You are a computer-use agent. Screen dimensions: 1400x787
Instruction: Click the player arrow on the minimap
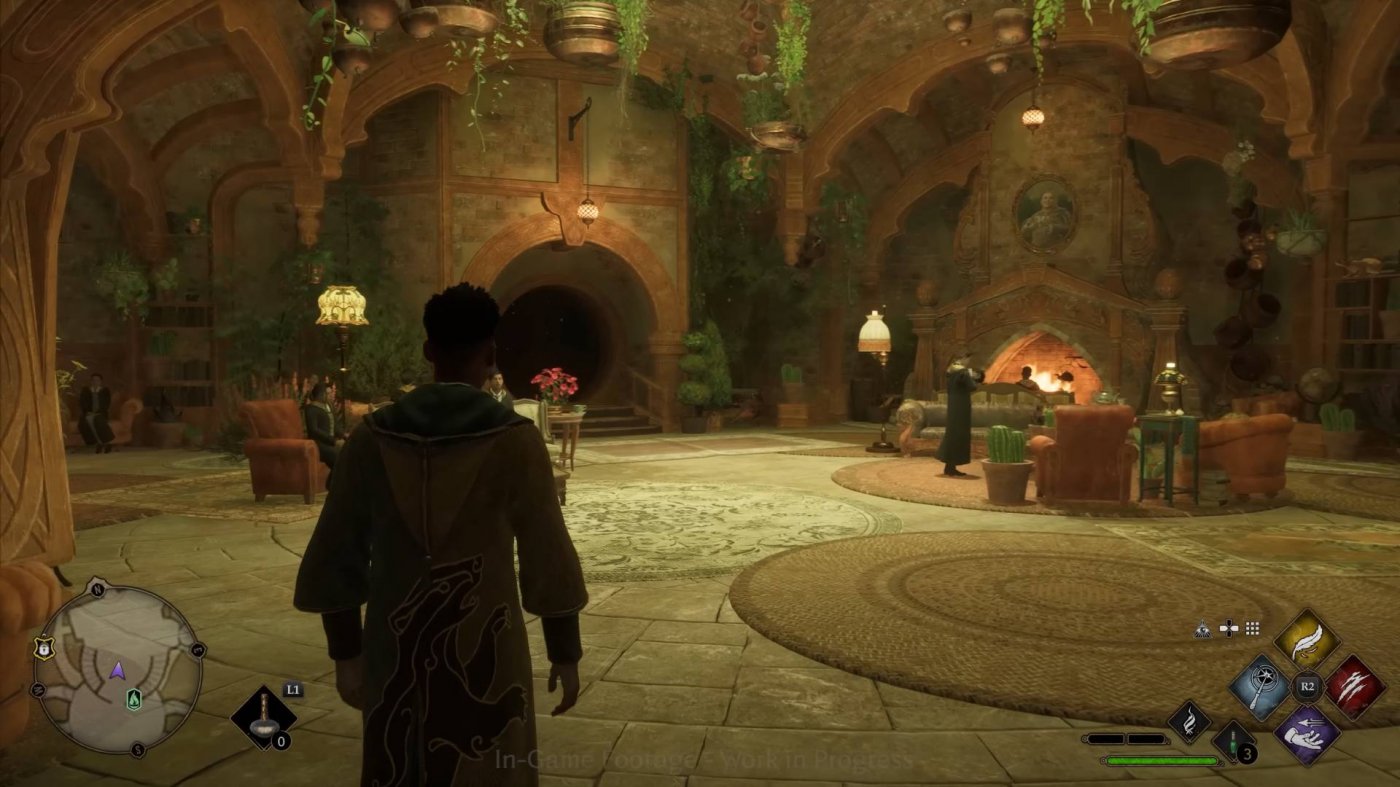pyautogui.click(x=118, y=671)
